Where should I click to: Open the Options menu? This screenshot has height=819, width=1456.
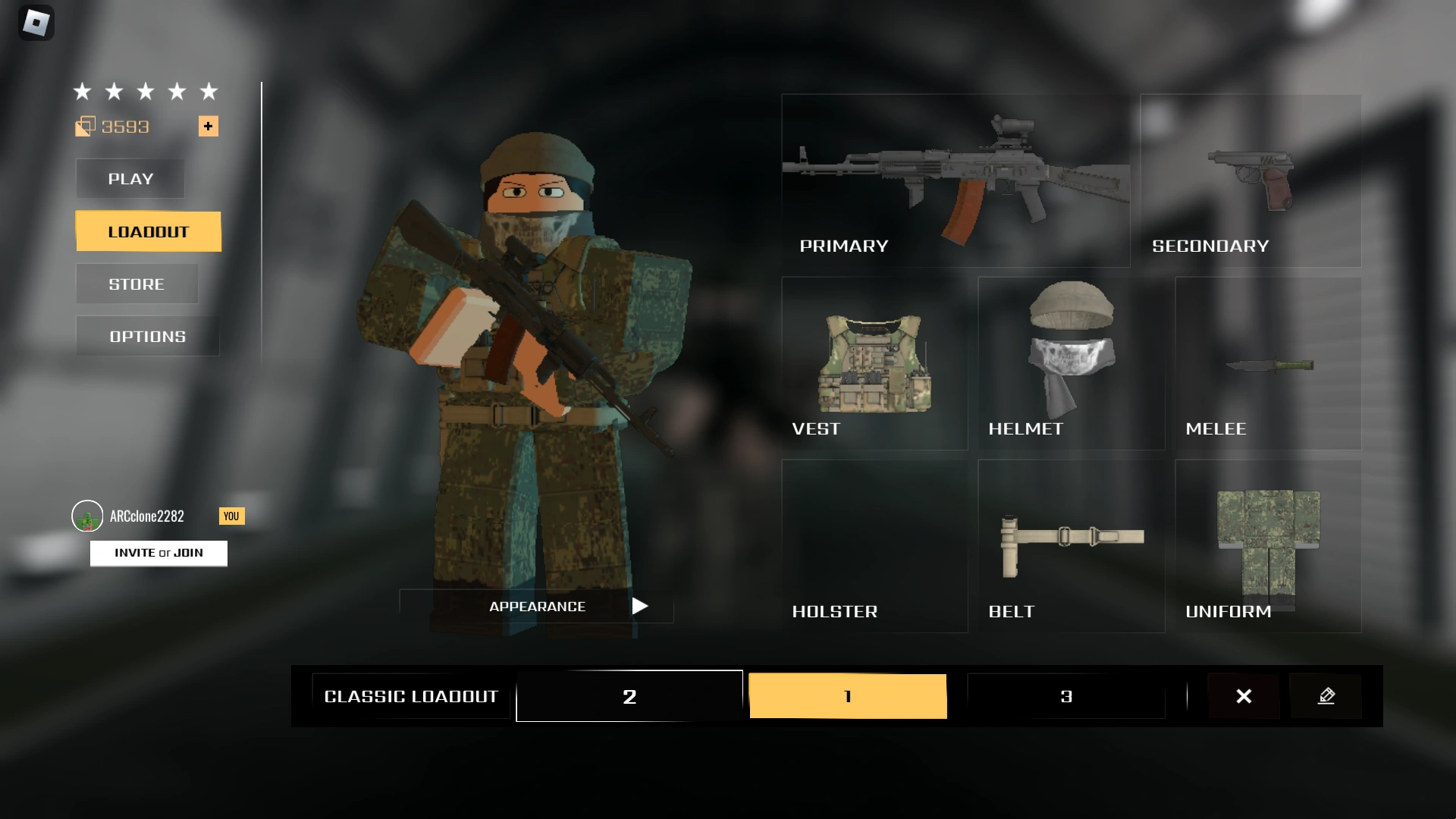[146, 336]
